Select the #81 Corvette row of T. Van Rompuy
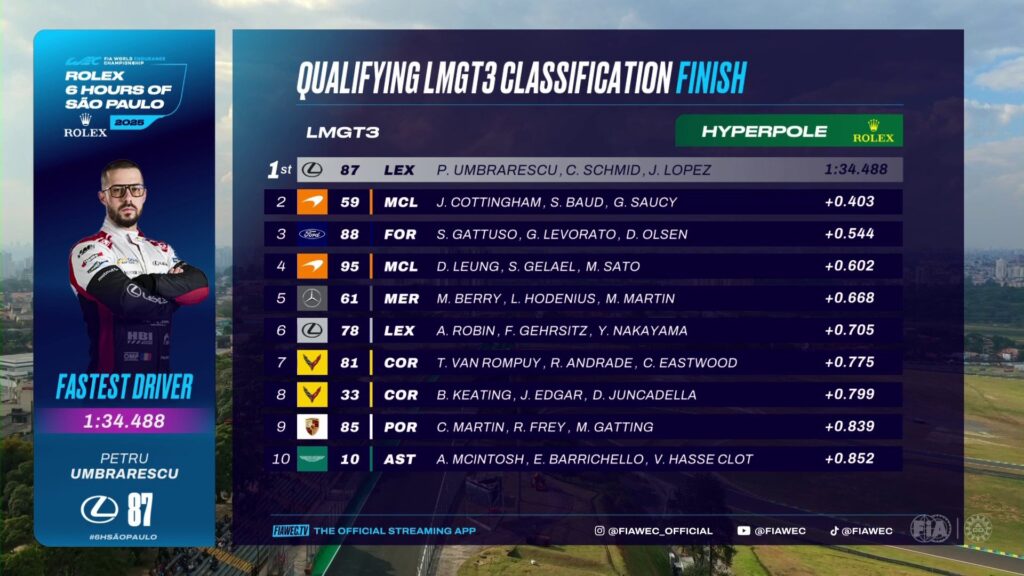The image size is (1024, 576). pyautogui.click(x=585, y=363)
